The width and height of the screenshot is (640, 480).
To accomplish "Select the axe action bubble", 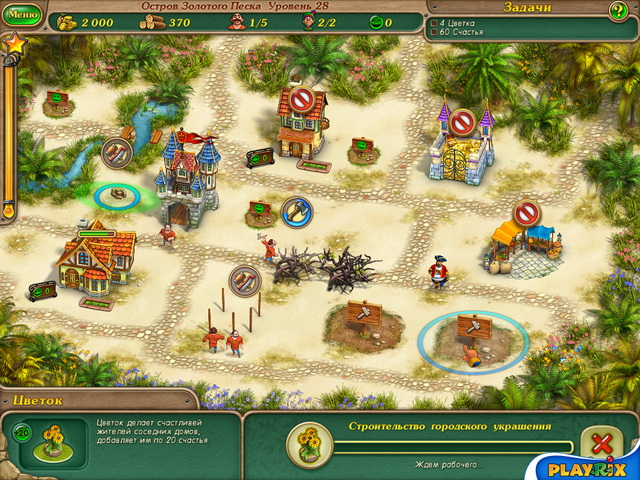I will (x=296, y=211).
